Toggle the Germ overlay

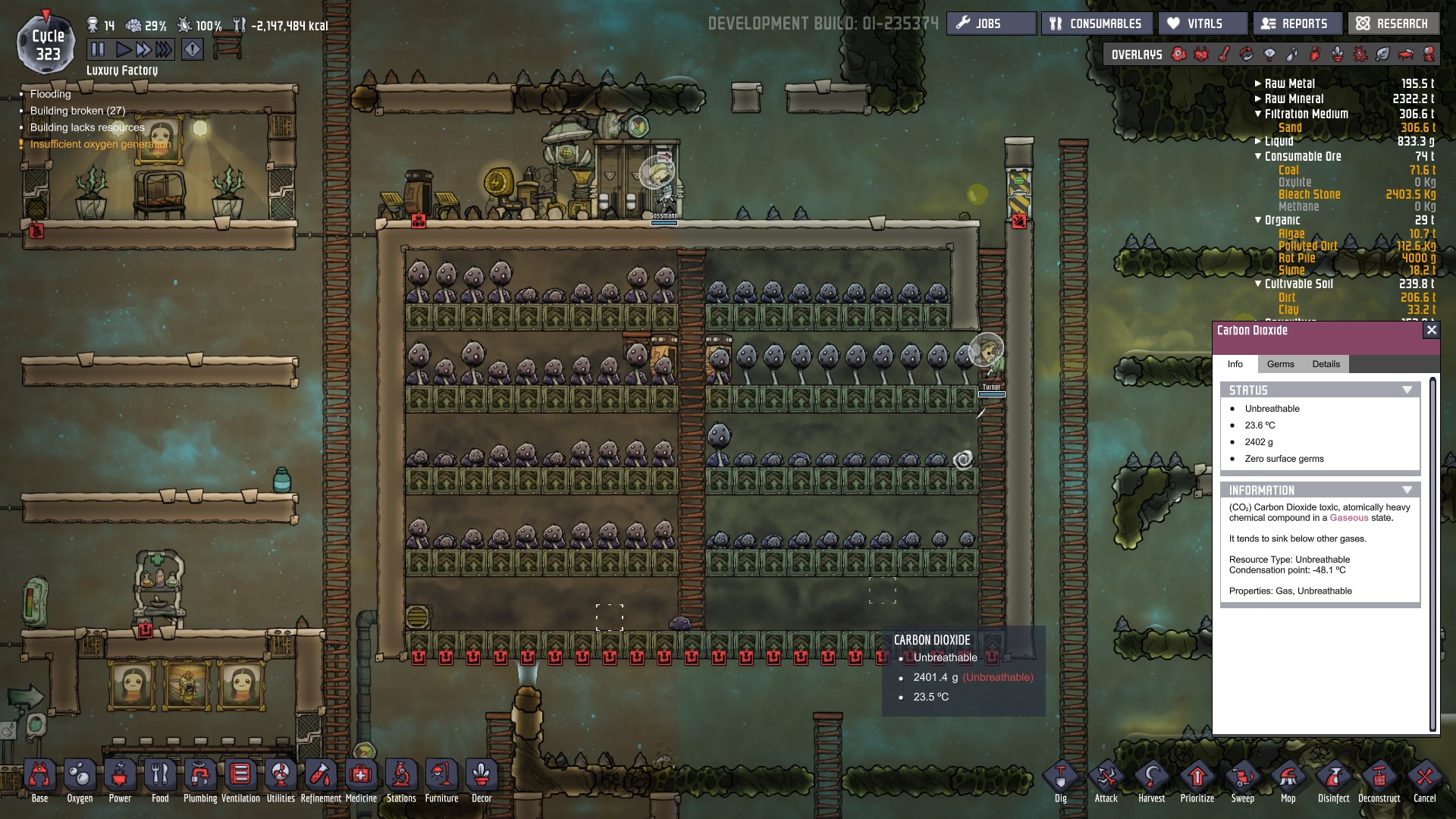click(1360, 54)
